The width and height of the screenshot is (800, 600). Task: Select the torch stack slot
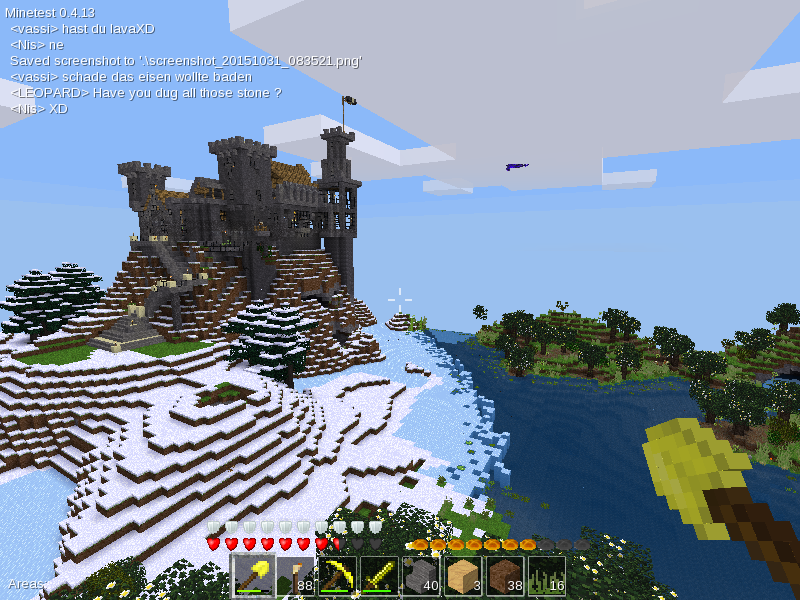pyautogui.click(x=296, y=576)
